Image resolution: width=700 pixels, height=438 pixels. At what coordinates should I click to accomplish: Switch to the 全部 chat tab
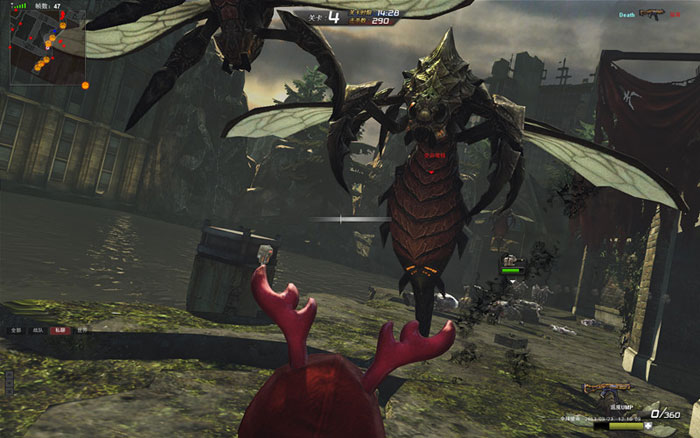point(15,329)
